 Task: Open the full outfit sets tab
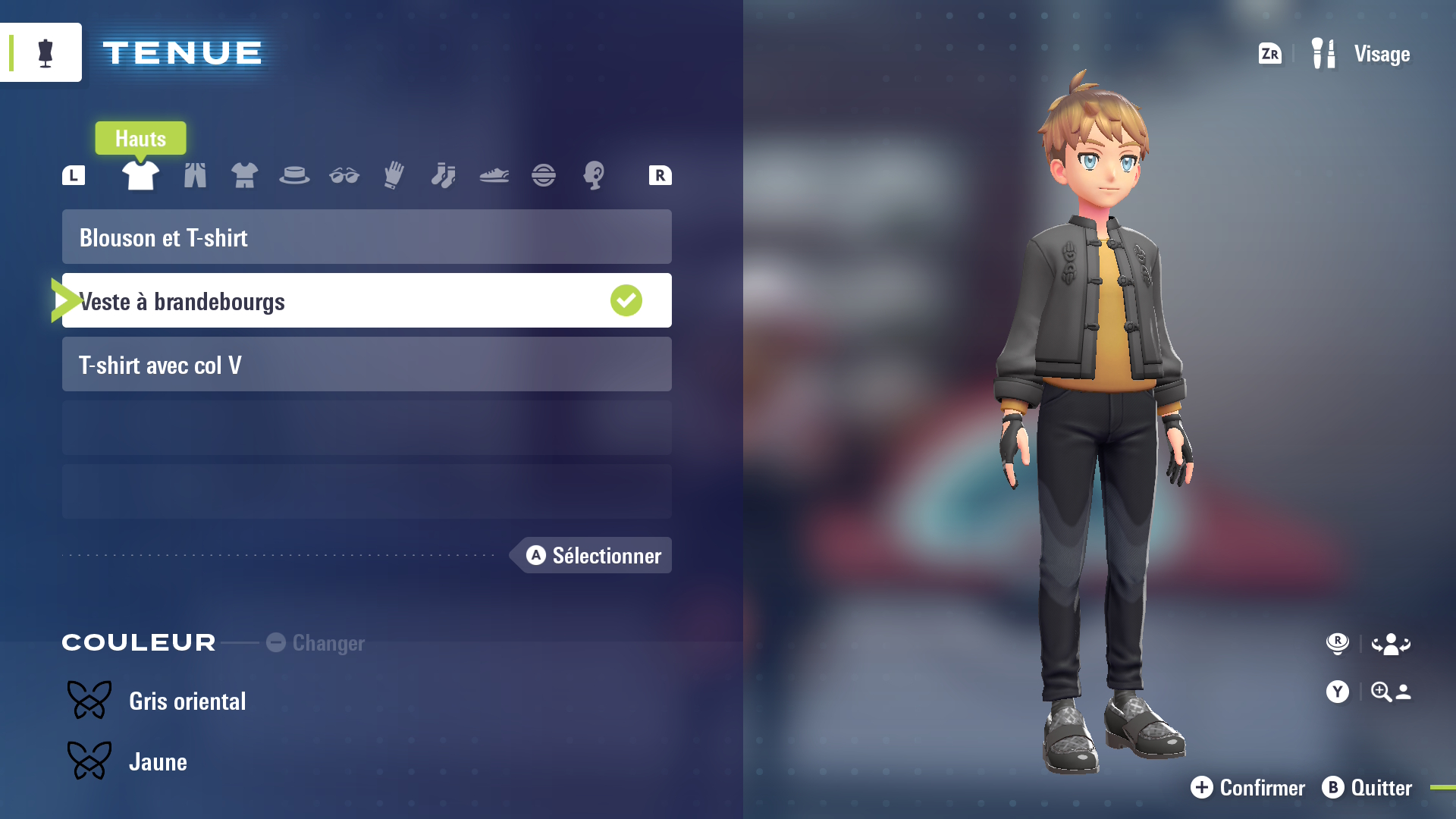244,175
